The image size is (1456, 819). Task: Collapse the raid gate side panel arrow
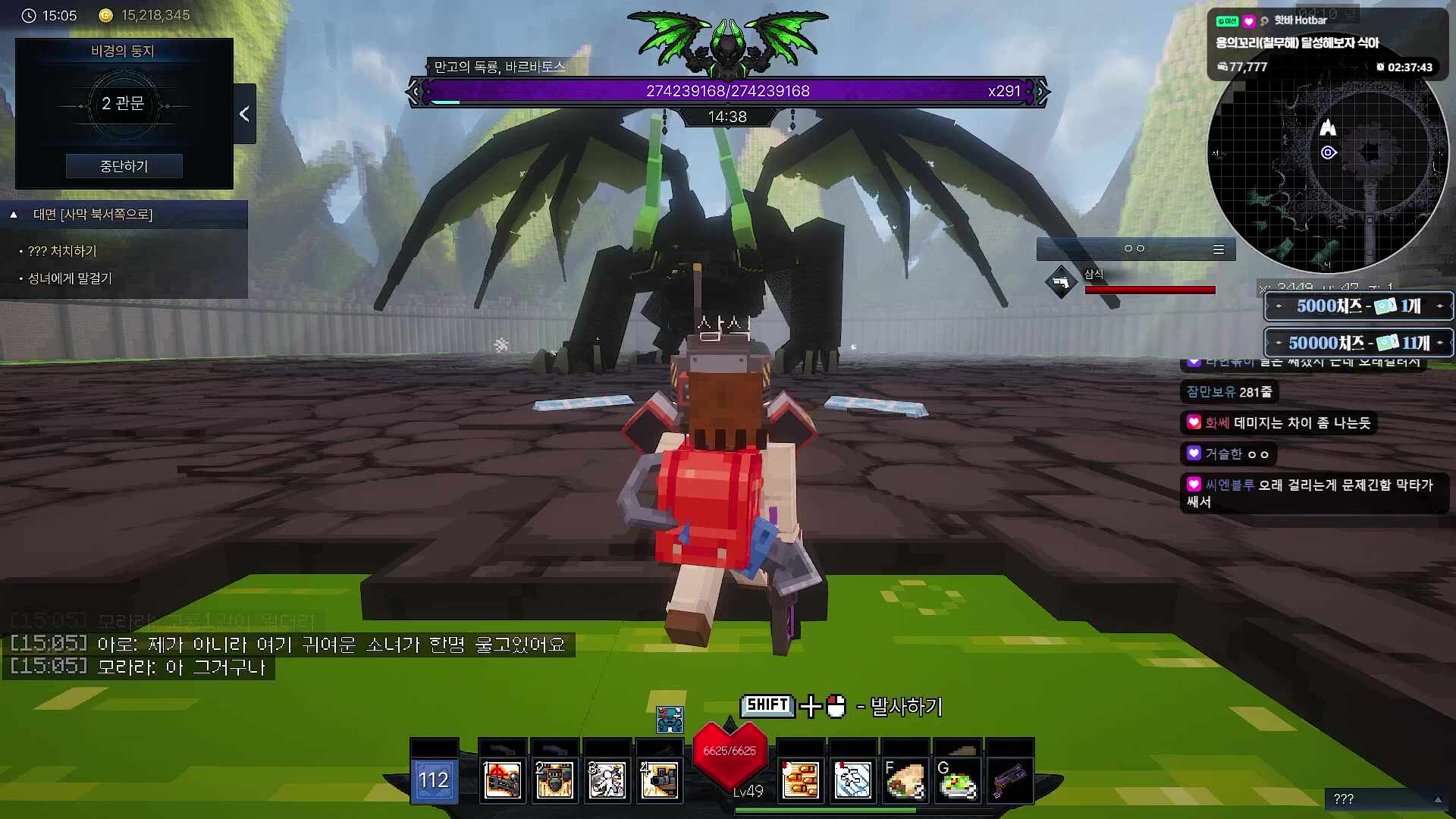(244, 114)
